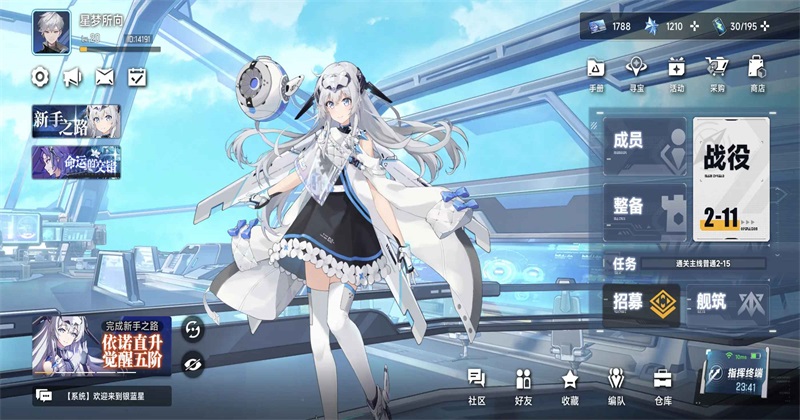View announcements via the megaphone icon
This screenshot has width=800, height=420.
72,76
